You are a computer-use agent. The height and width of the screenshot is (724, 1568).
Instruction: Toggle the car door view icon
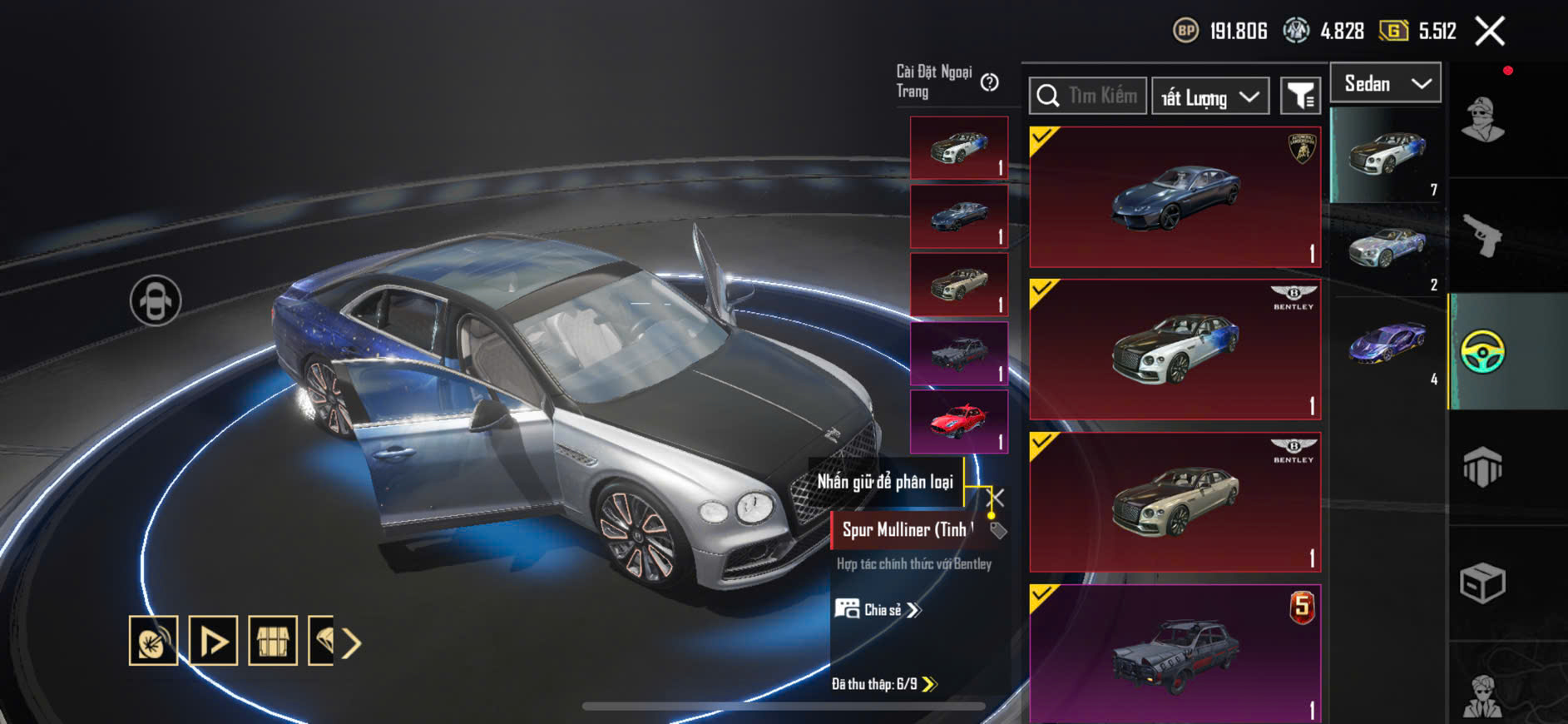156,300
